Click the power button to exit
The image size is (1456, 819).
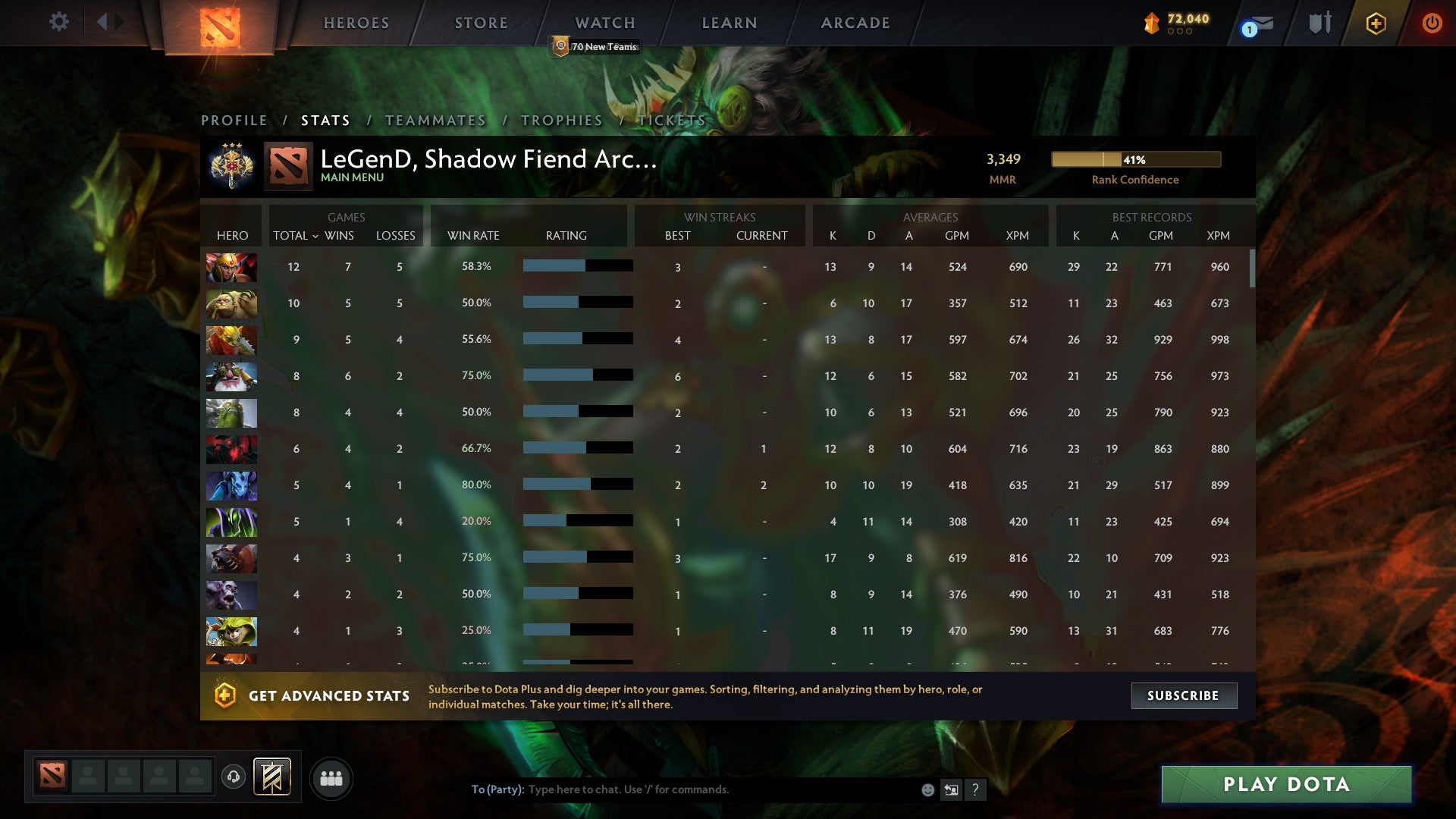1433,23
